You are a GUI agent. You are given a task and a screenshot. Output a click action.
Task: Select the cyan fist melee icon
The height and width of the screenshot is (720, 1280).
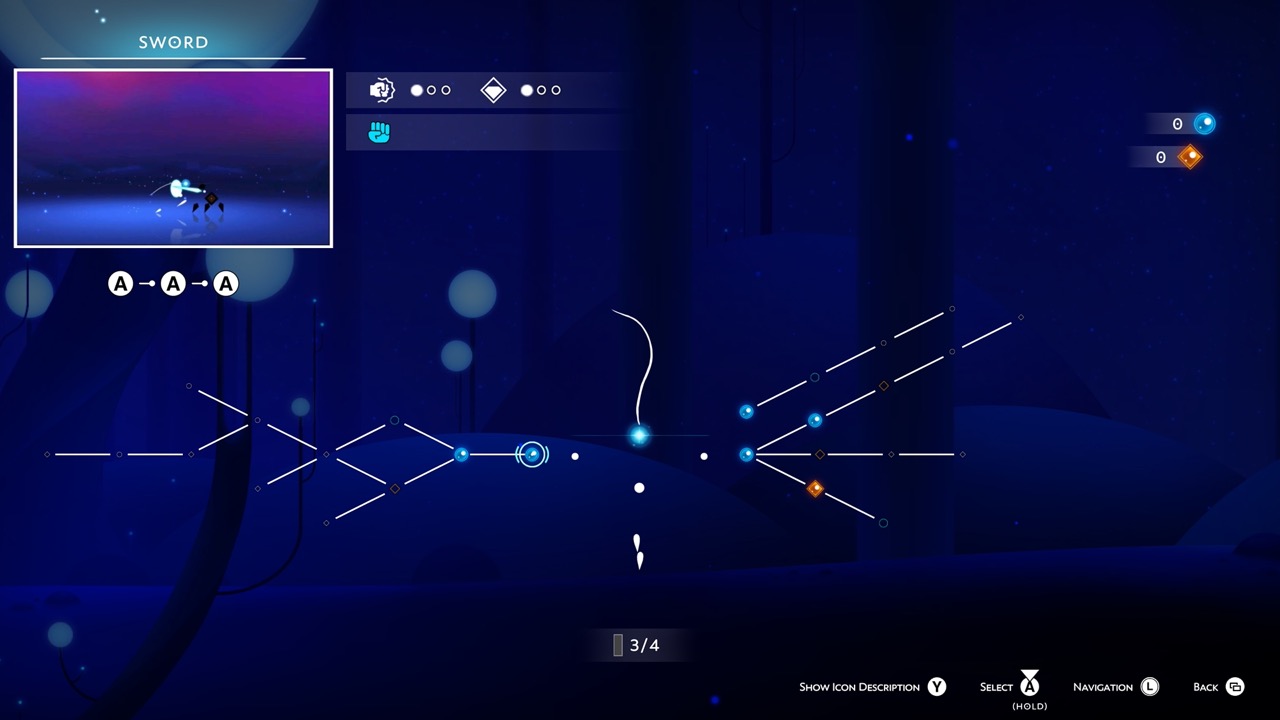point(381,131)
